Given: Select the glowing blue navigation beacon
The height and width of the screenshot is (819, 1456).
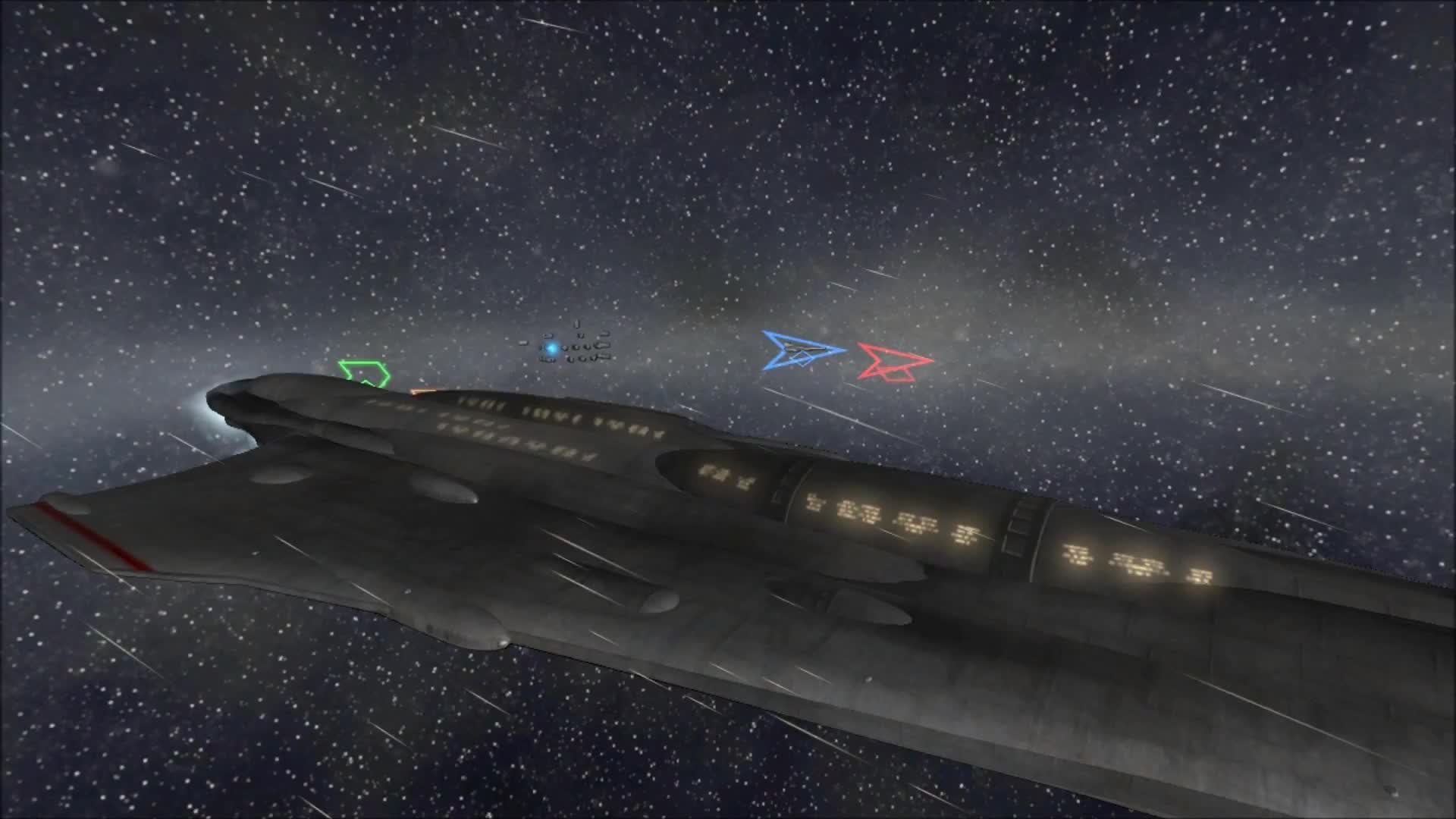Looking at the screenshot, I should 551,348.
